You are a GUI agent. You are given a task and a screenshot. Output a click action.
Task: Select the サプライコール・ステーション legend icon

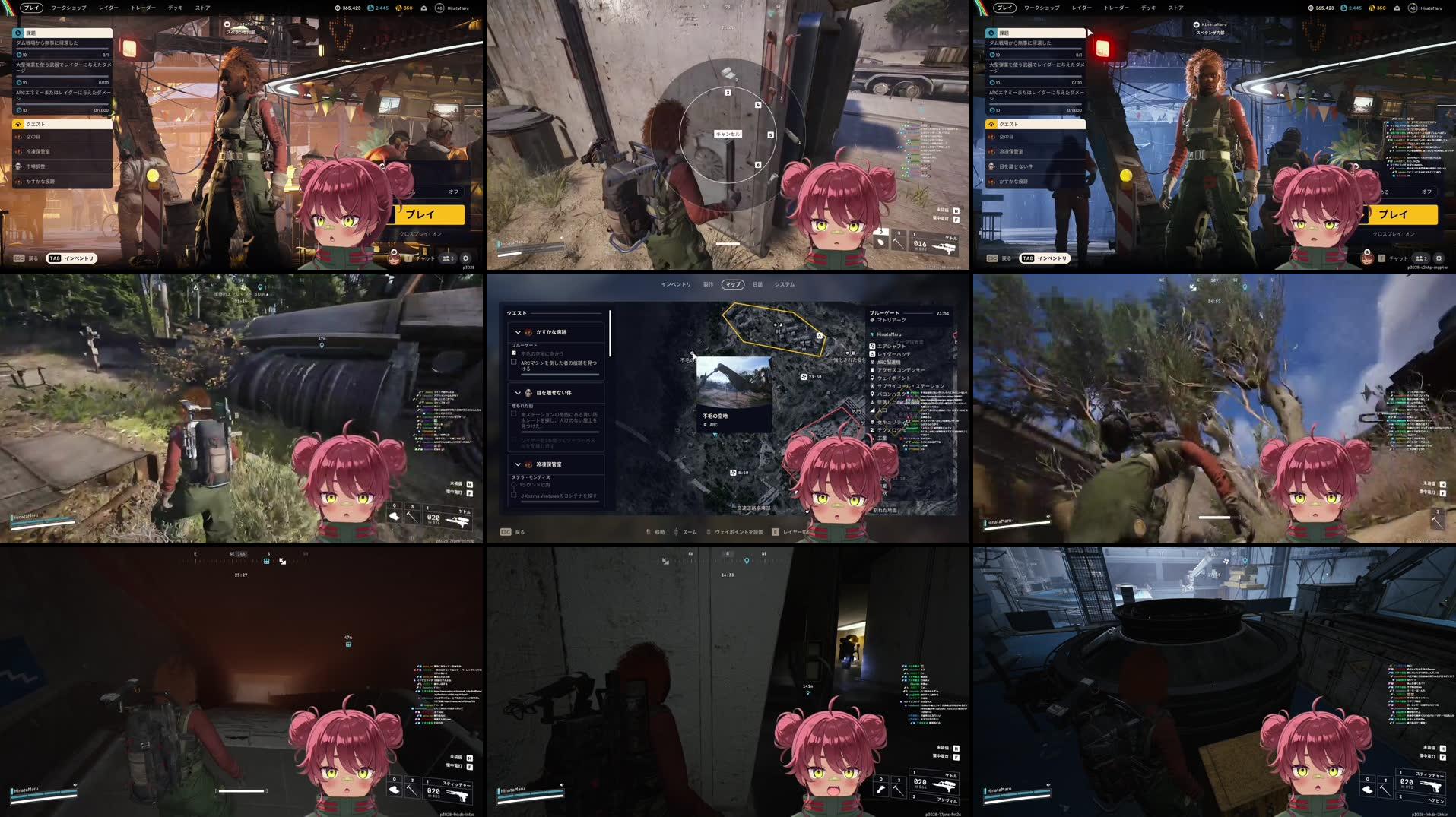pyautogui.click(x=873, y=386)
